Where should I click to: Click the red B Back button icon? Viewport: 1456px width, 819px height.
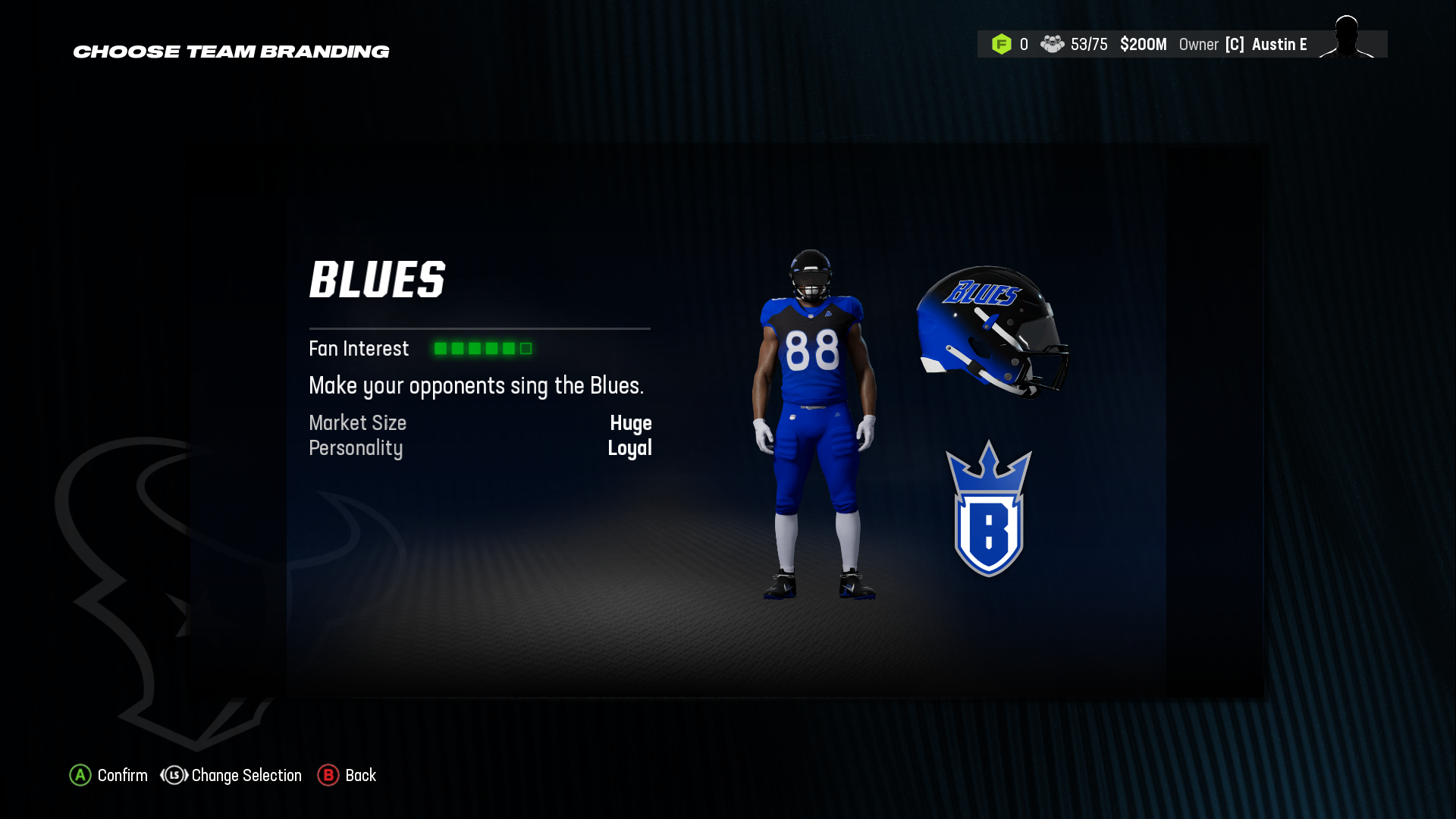point(329,775)
